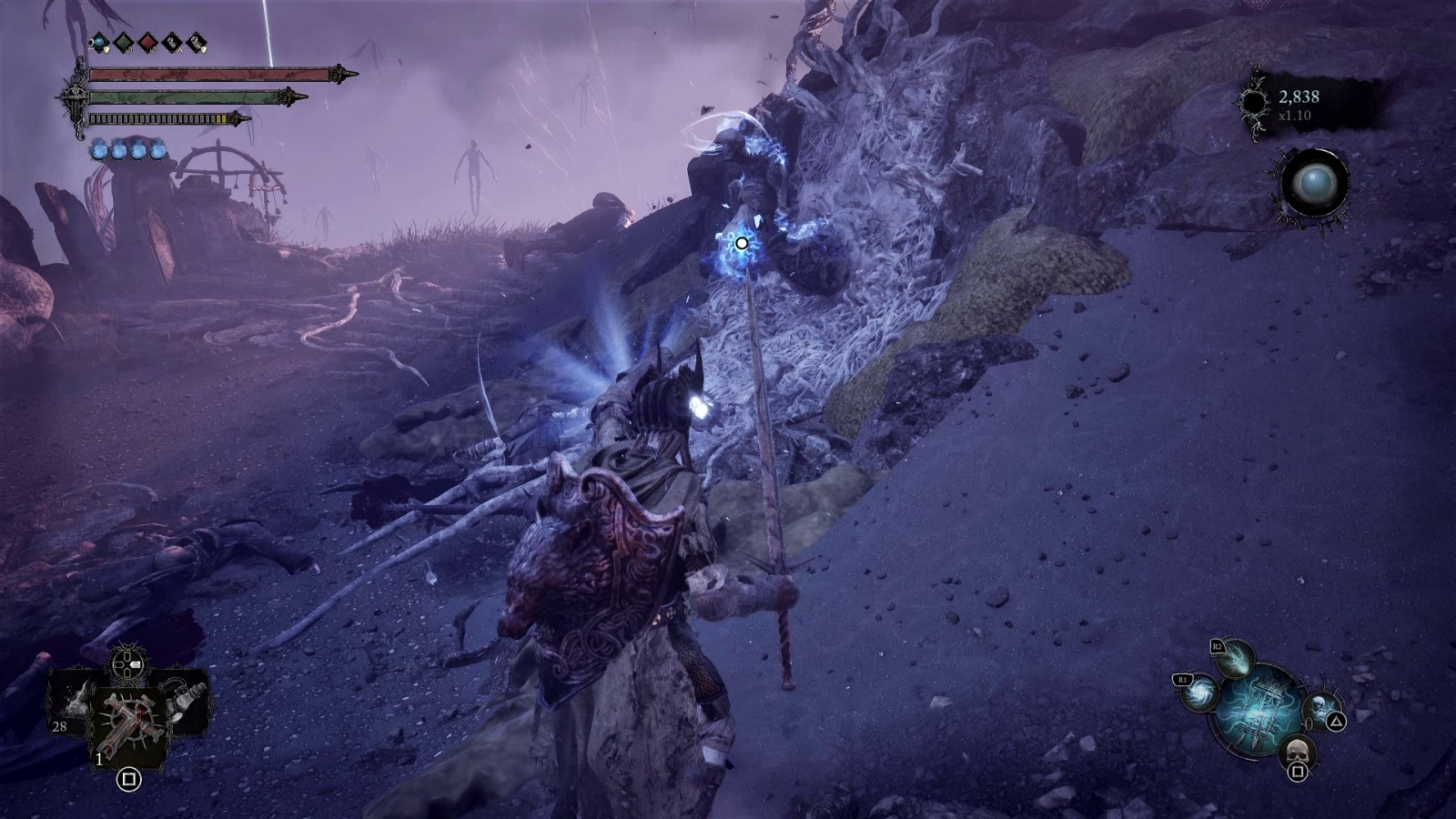
Task: Open the red diamond weapon slot
Action: point(147,43)
